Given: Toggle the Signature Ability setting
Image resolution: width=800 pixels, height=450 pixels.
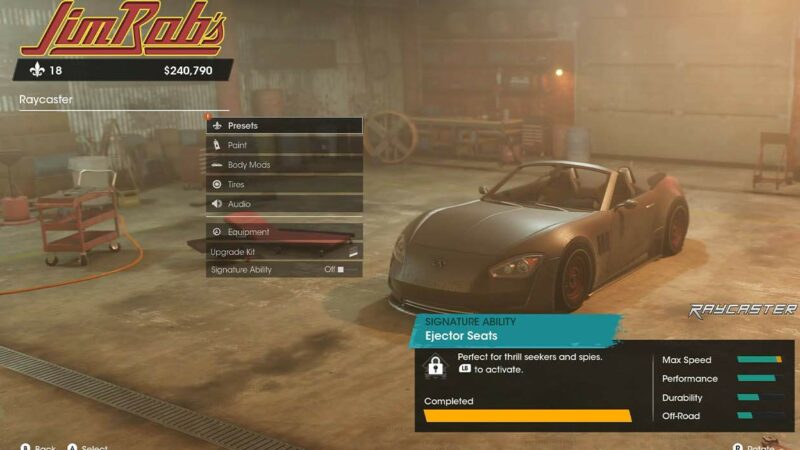Looking at the screenshot, I should pyautogui.click(x=283, y=270).
